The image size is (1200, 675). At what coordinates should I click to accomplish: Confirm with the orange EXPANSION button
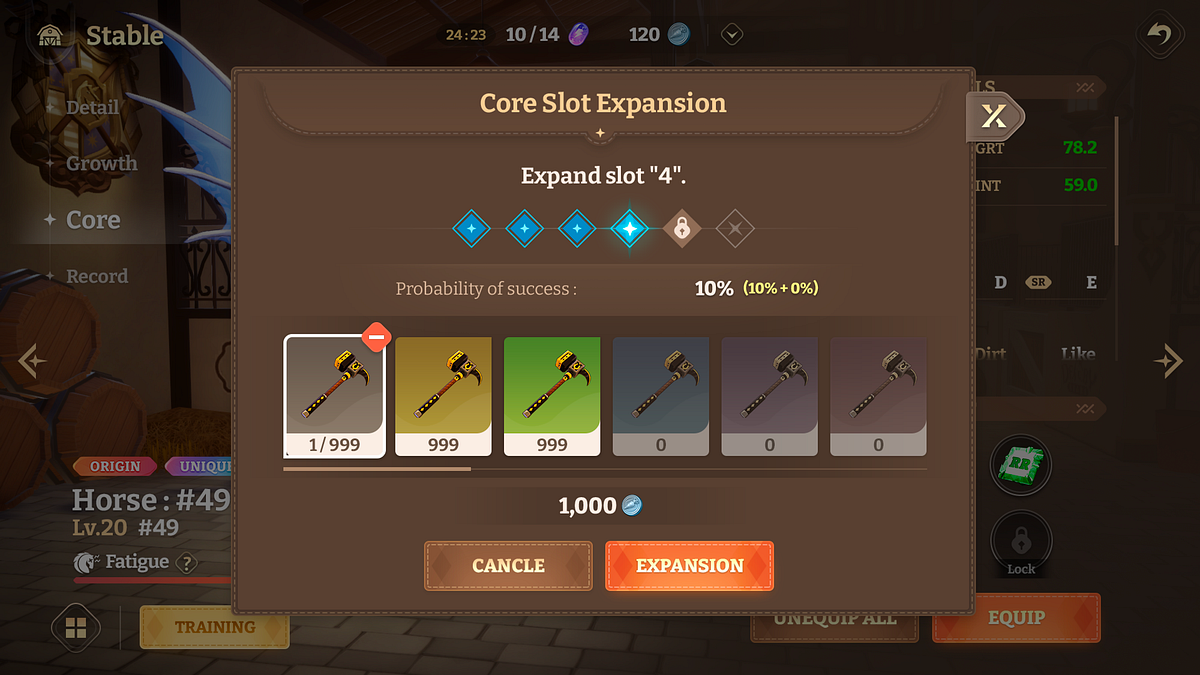tap(689, 566)
